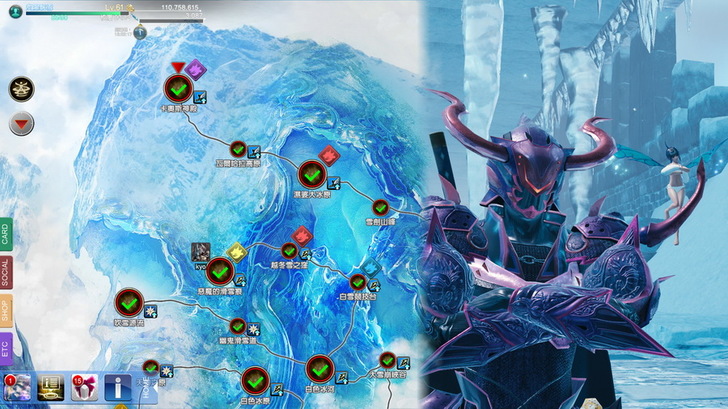728x409 pixels.
Task: Show the blue info 'i' panel
Action: click(x=116, y=385)
